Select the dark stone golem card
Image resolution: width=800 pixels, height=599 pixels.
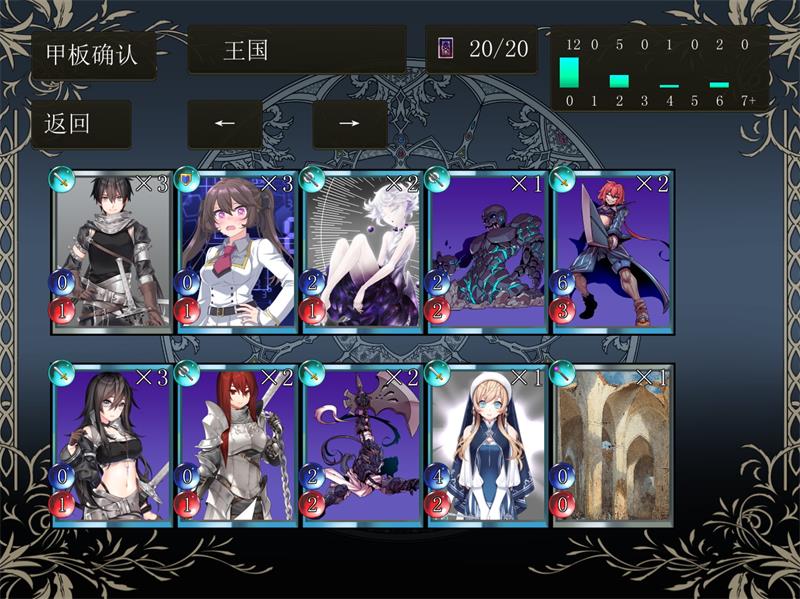click(487, 250)
